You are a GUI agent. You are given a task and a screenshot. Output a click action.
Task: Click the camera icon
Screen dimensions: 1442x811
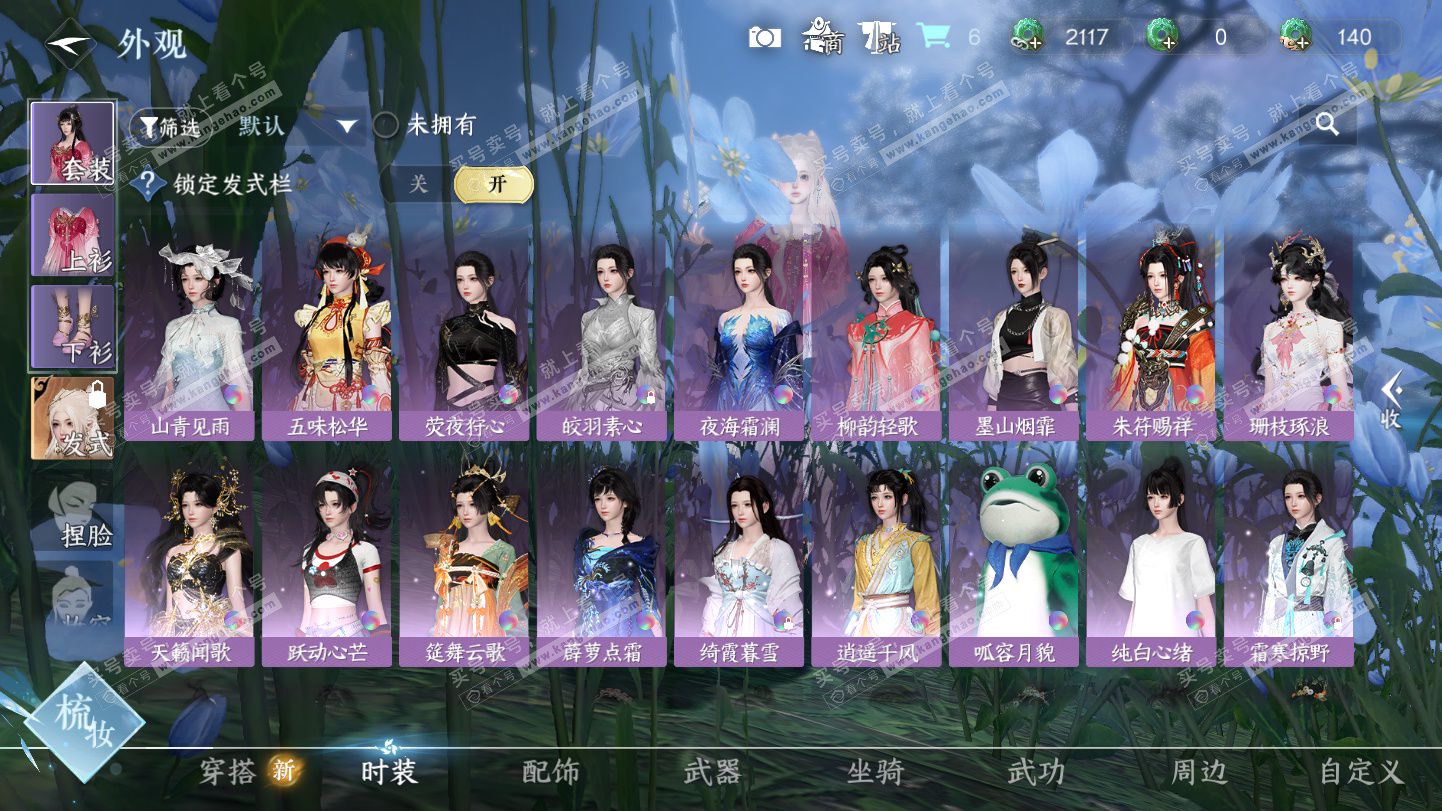[765, 38]
